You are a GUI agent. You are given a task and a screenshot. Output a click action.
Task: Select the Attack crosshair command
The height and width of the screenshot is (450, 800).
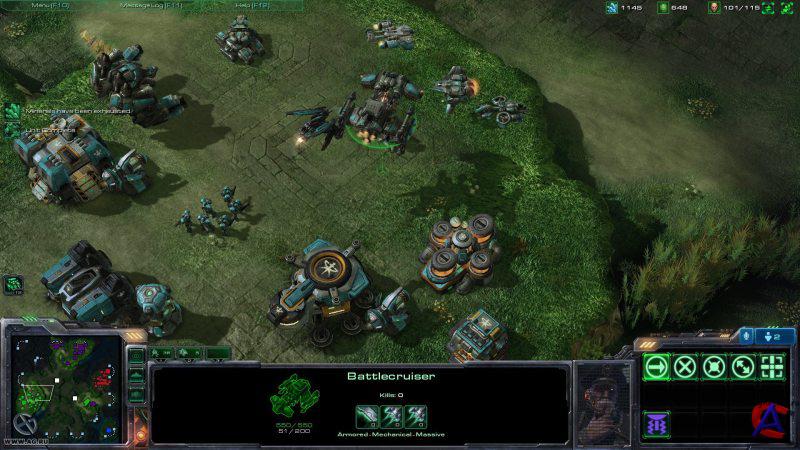tap(772, 366)
